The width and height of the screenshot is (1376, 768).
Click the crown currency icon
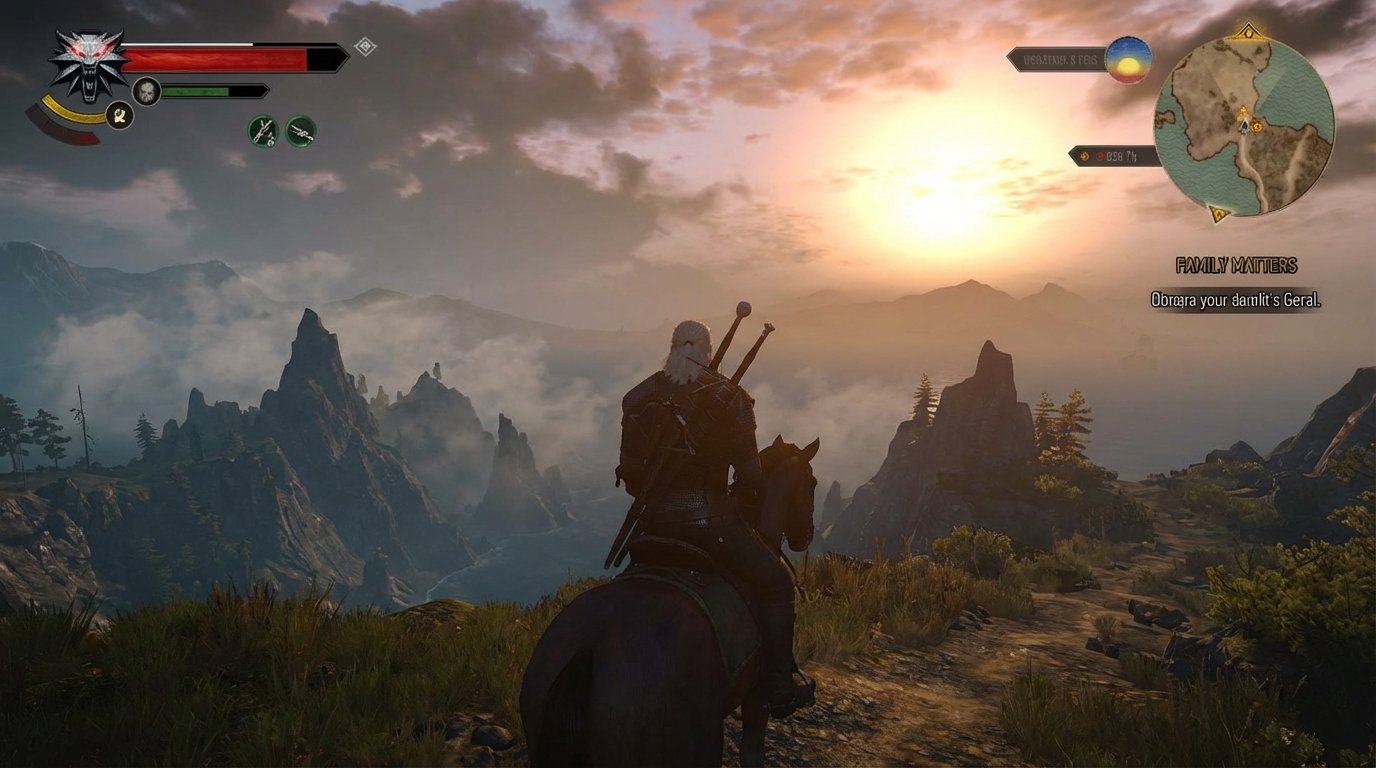(x=1085, y=158)
